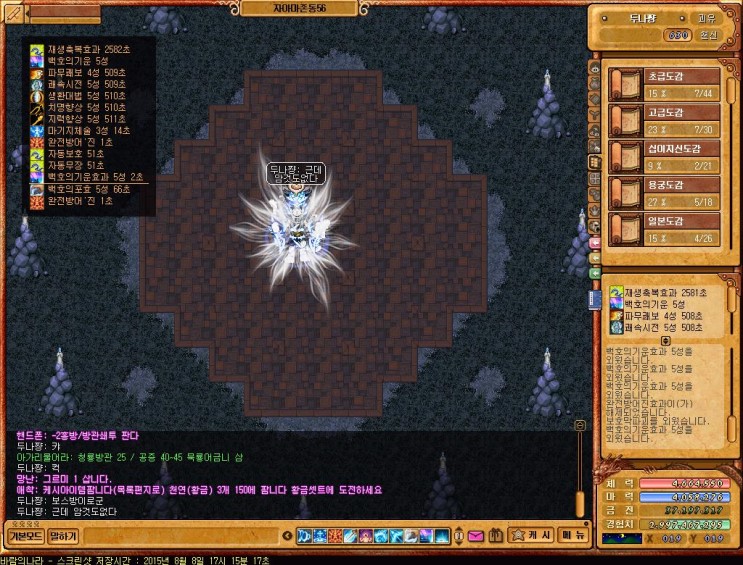This screenshot has height=565, width=743.
Task: Open the mail envelope icon
Action: tap(474, 537)
